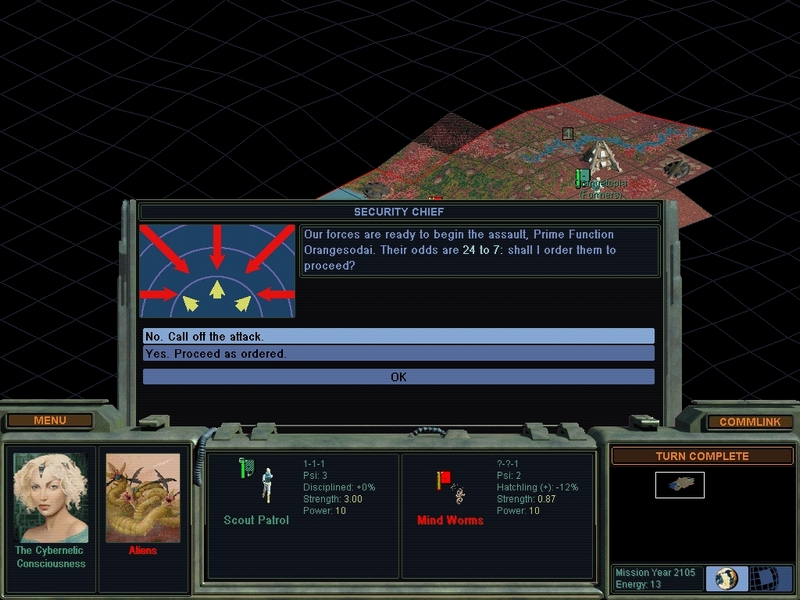The height and width of the screenshot is (600, 800).
Task: Click the TURN COMPLETE button
Action: 701,456
